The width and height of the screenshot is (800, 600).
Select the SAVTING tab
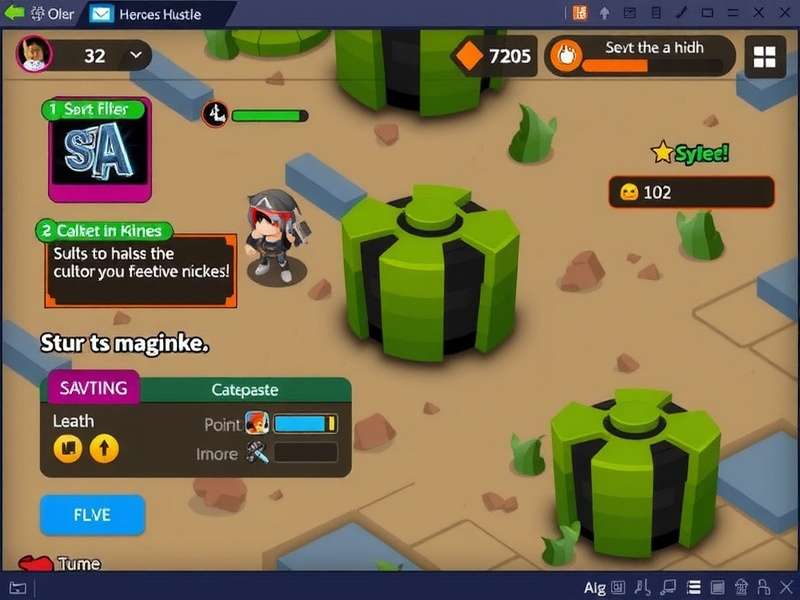(x=93, y=387)
